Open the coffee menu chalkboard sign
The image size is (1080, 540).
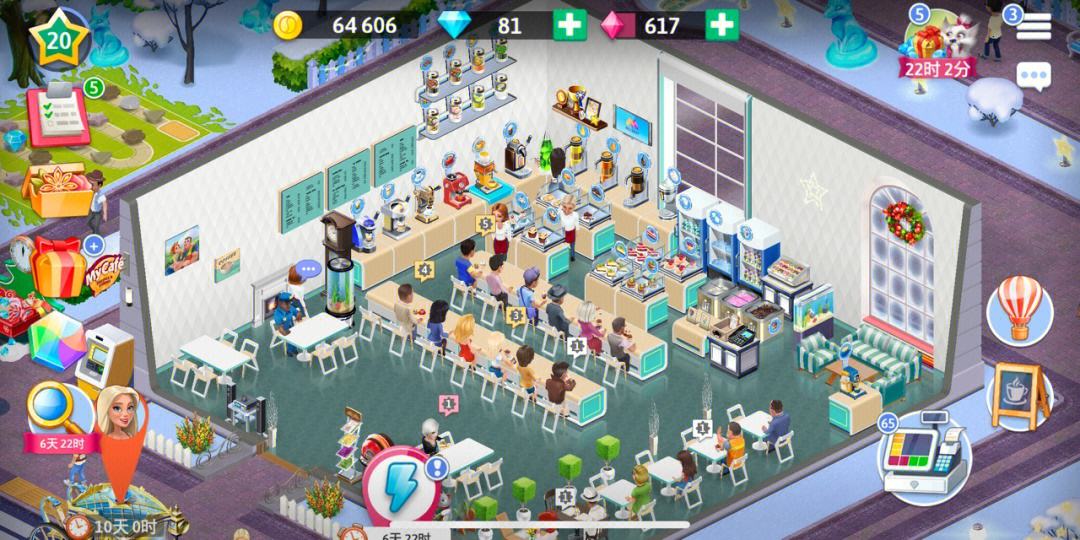(x=1019, y=395)
